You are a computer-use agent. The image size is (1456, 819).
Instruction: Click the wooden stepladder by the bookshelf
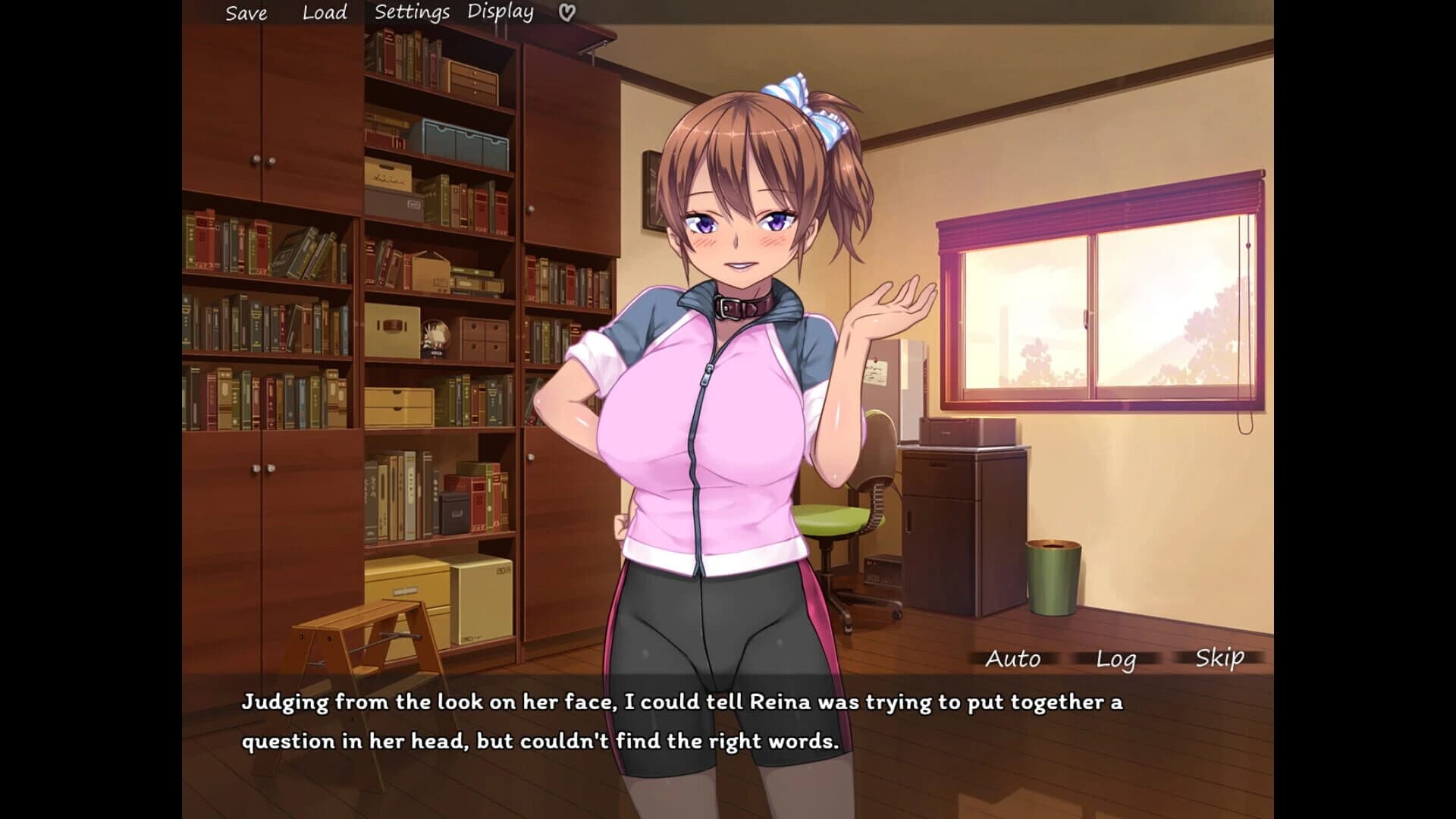[x=364, y=629]
